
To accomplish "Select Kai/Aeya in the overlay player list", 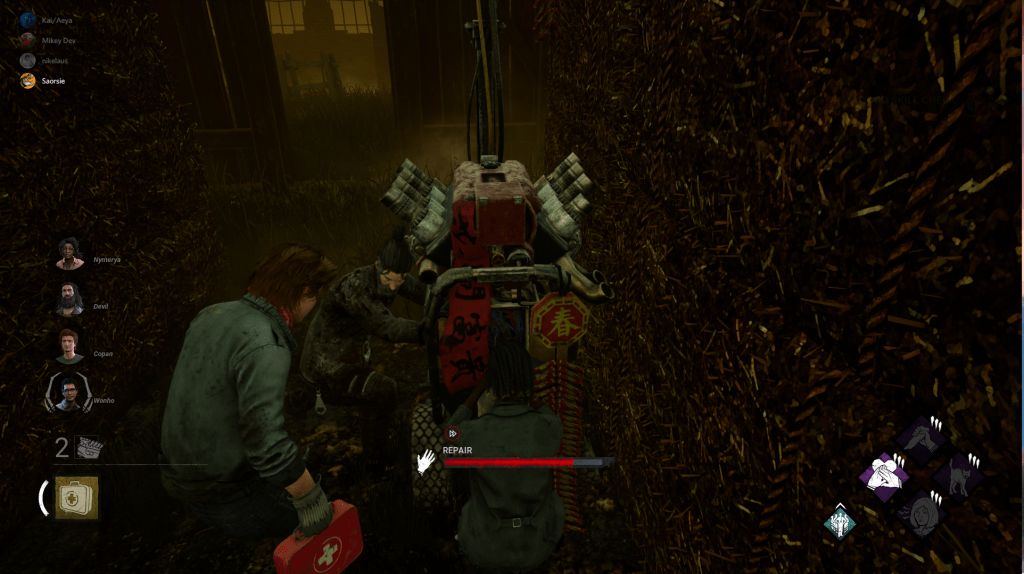I will pos(29,19).
